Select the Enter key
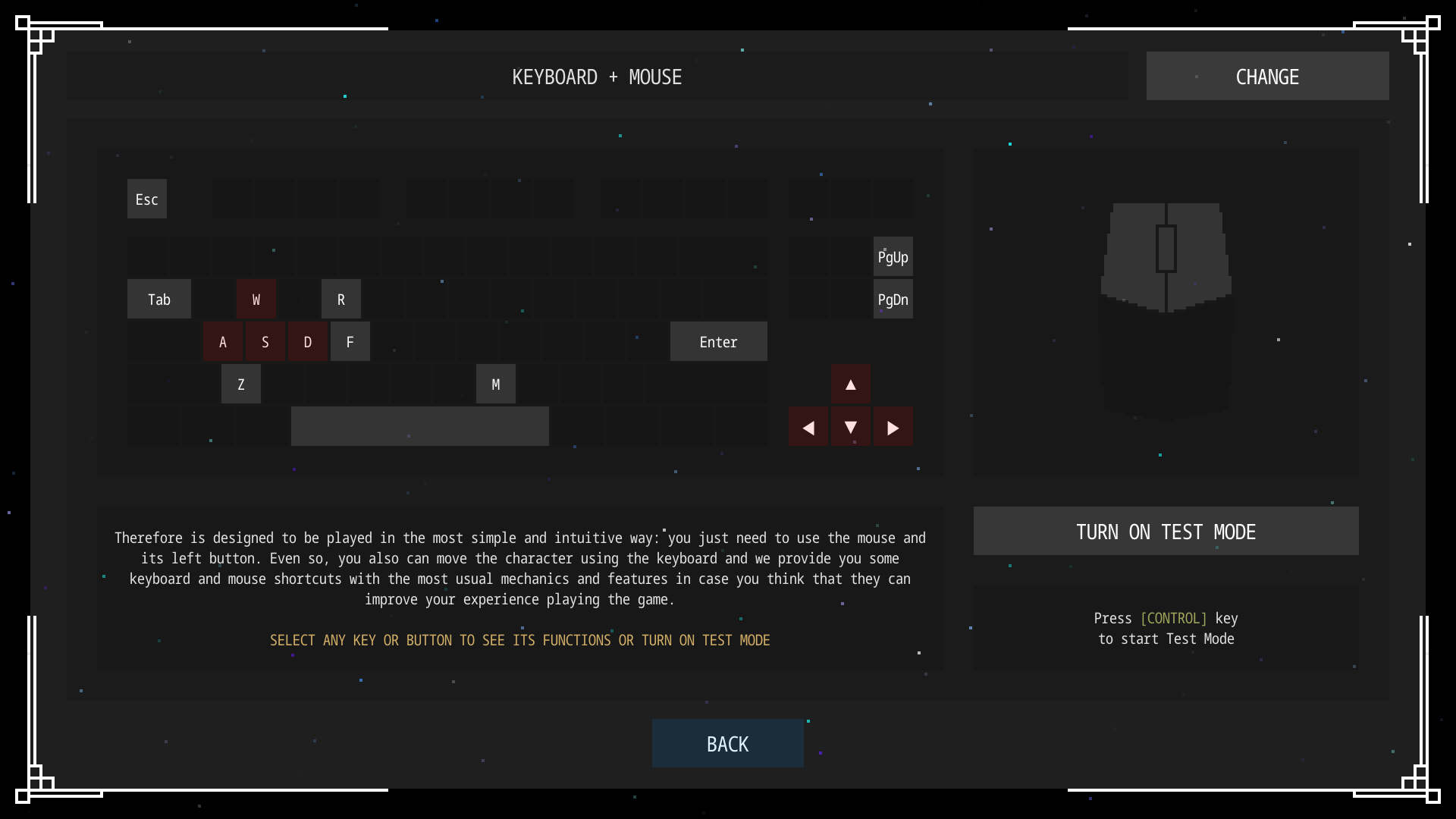The height and width of the screenshot is (819, 1456). click(718, 341)
